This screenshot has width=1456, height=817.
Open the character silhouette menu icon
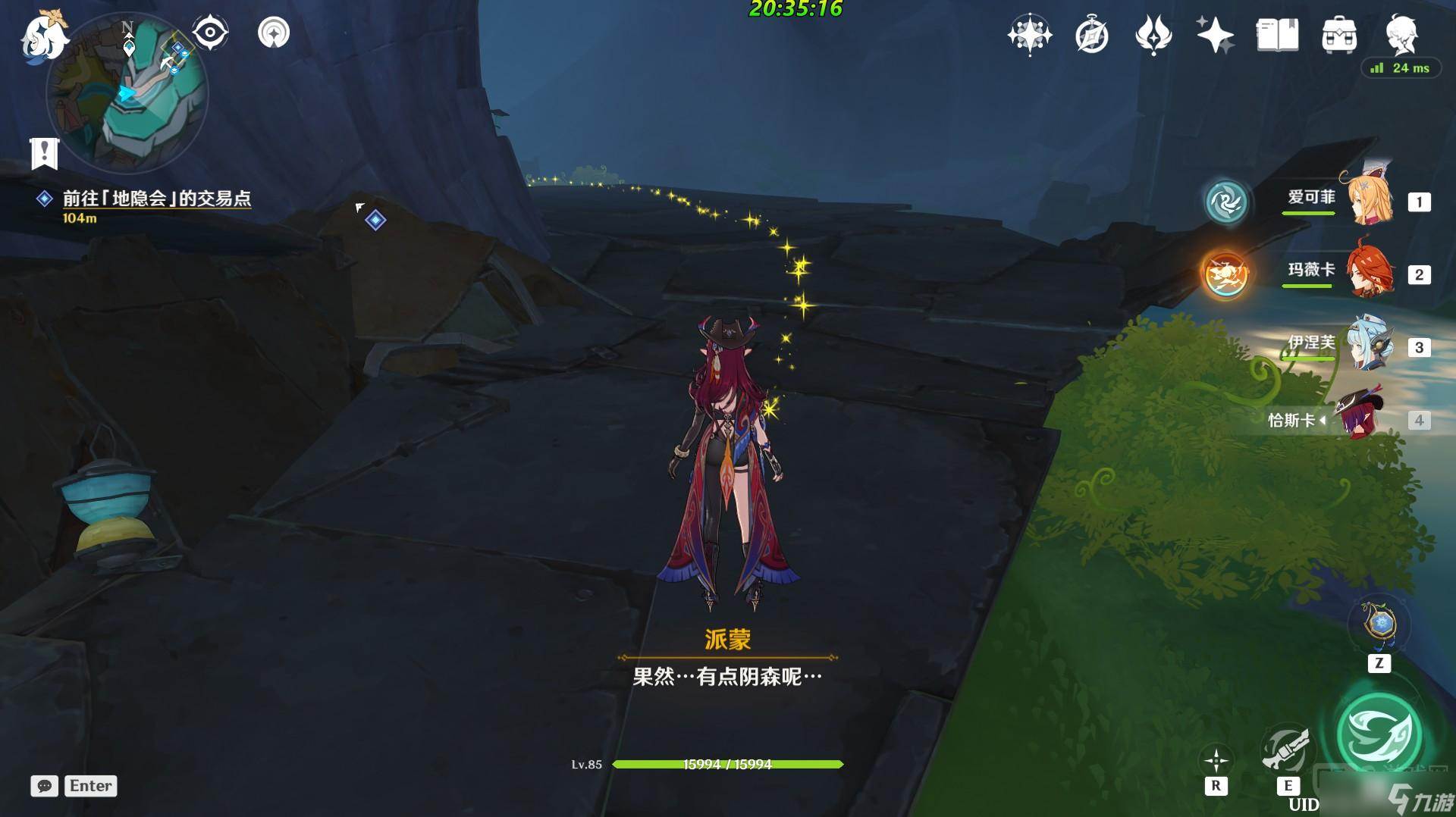coord(1401,35)
